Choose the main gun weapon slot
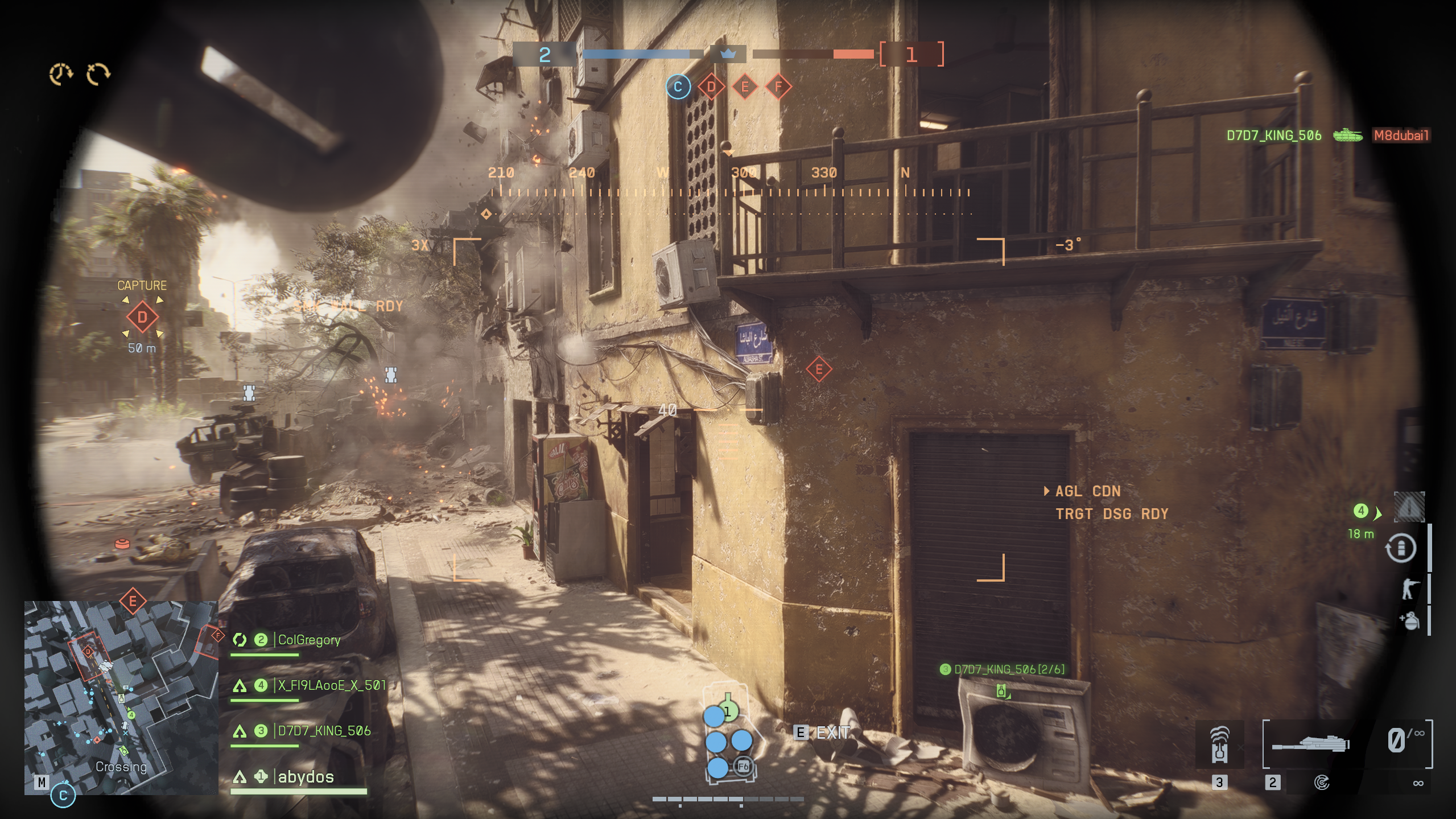This screenshot has width=1456, height=819. pyautogui.click(x=1310, y=744)
